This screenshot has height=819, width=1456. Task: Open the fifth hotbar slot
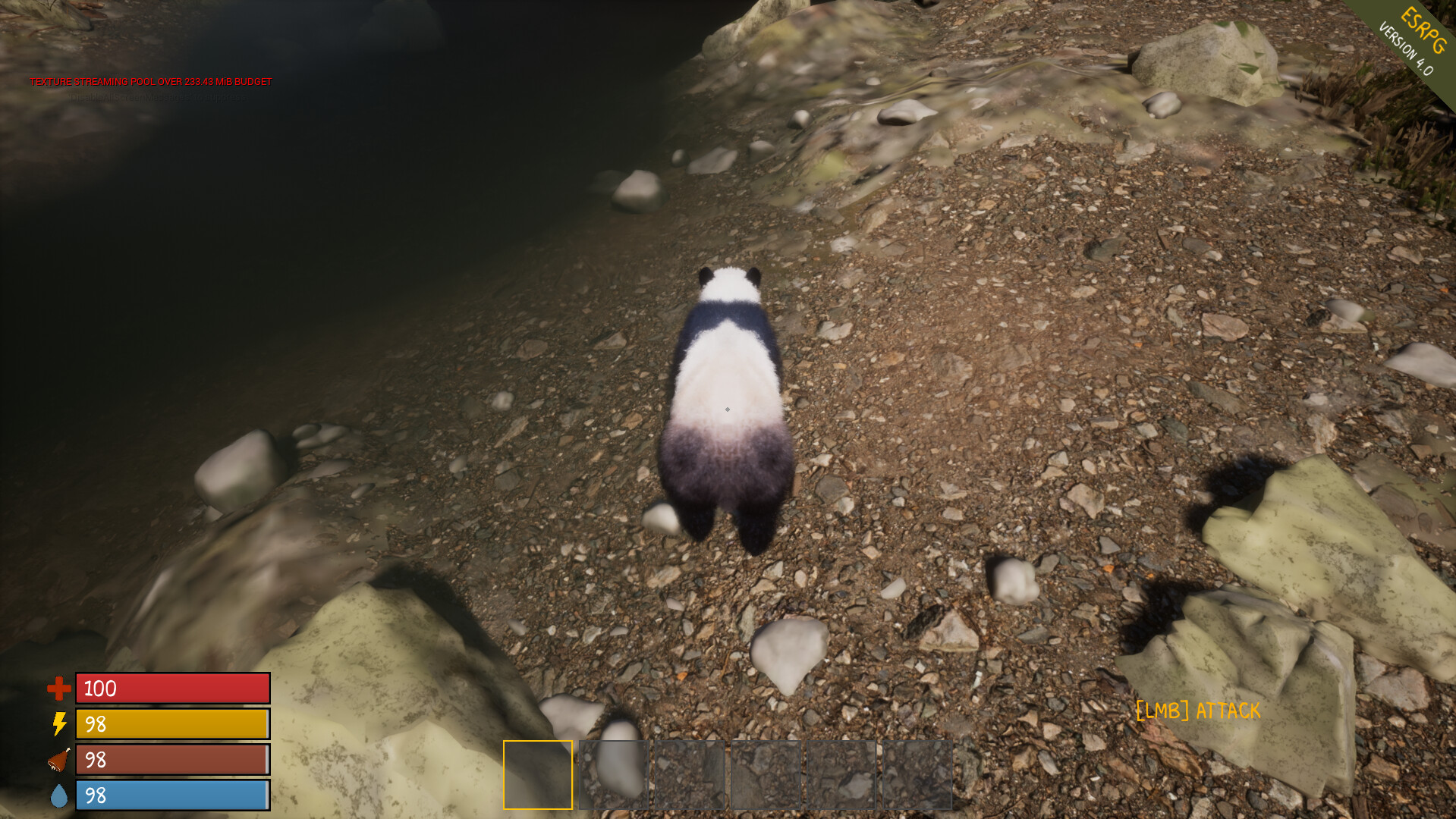click(x=842, y=775)
